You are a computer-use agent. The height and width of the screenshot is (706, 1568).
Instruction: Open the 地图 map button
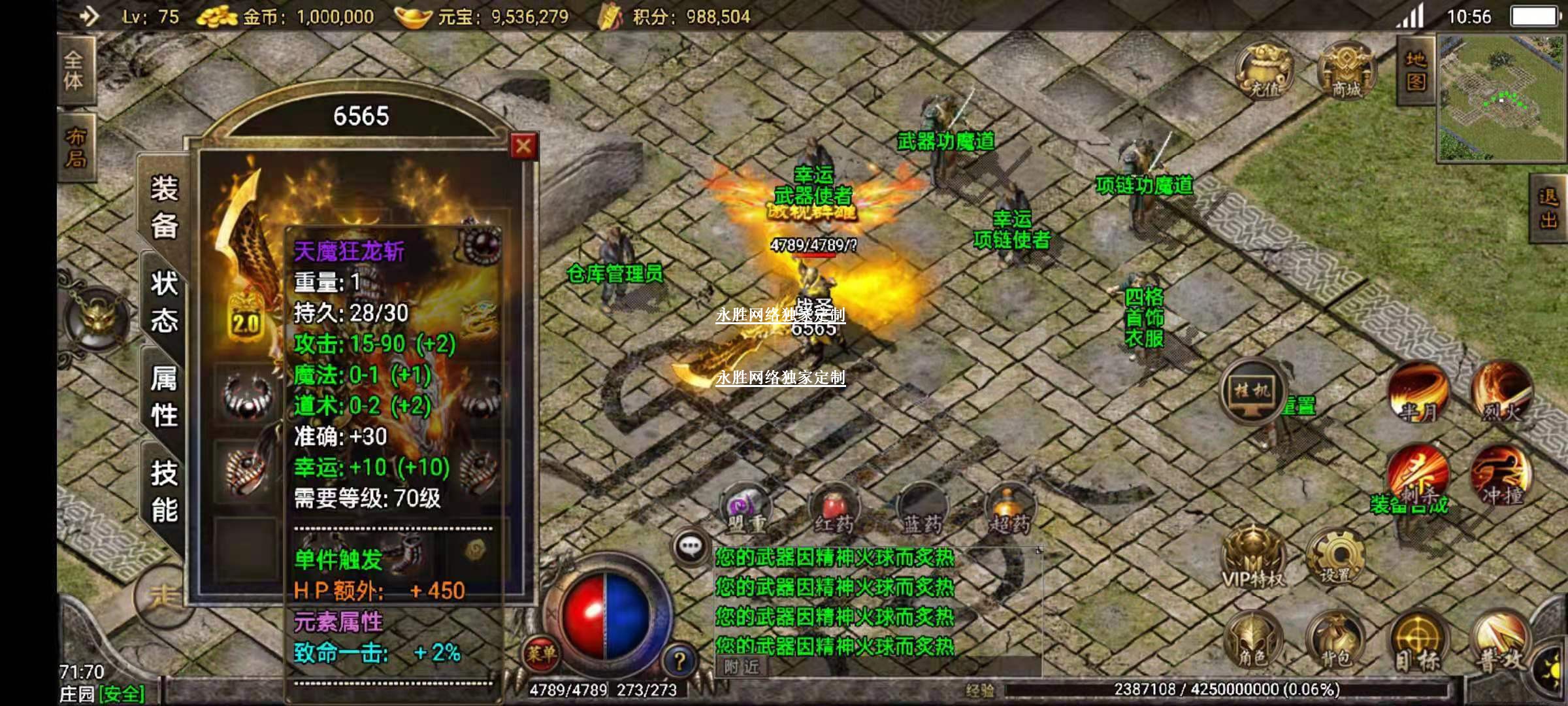[1415, 71]
